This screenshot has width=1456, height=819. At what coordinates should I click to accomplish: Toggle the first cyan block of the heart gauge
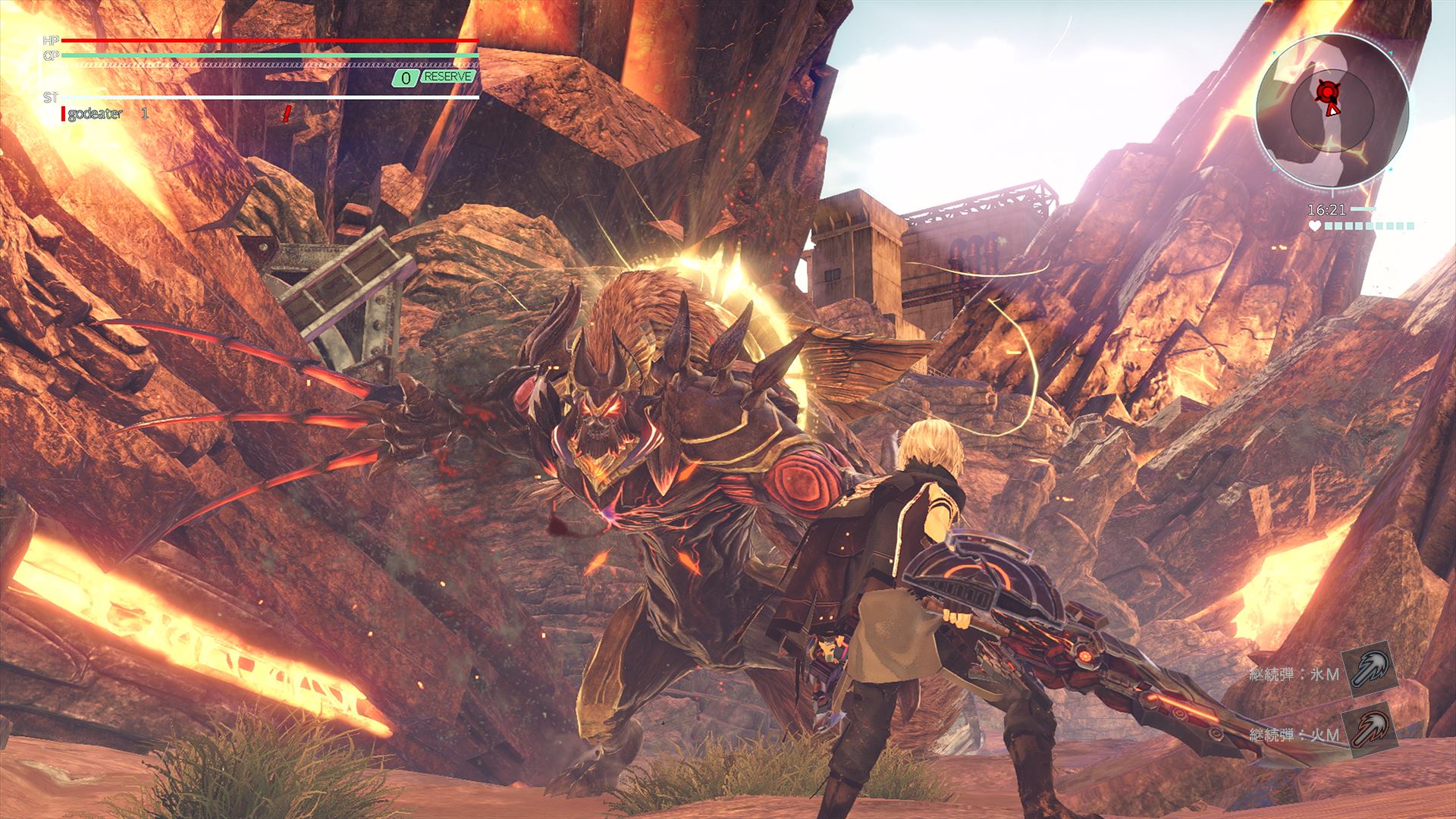pos(1329,225)
